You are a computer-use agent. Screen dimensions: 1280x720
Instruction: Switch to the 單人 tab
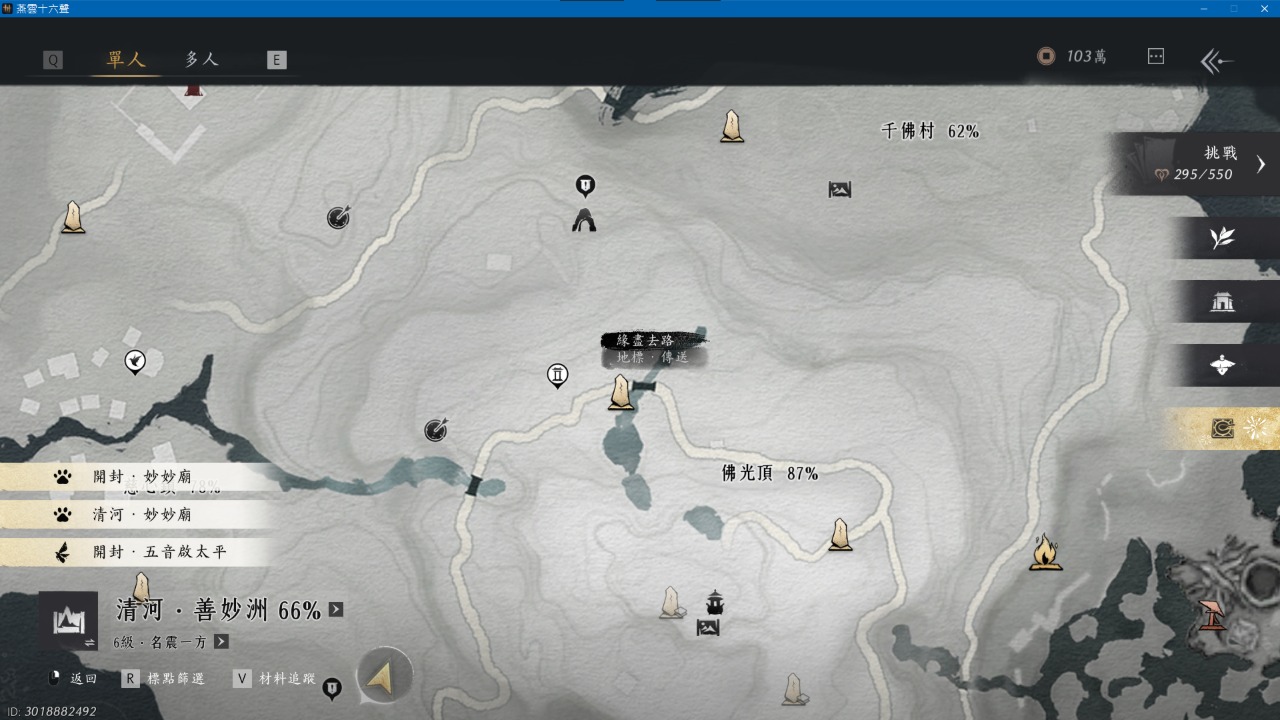coord(126,59)
